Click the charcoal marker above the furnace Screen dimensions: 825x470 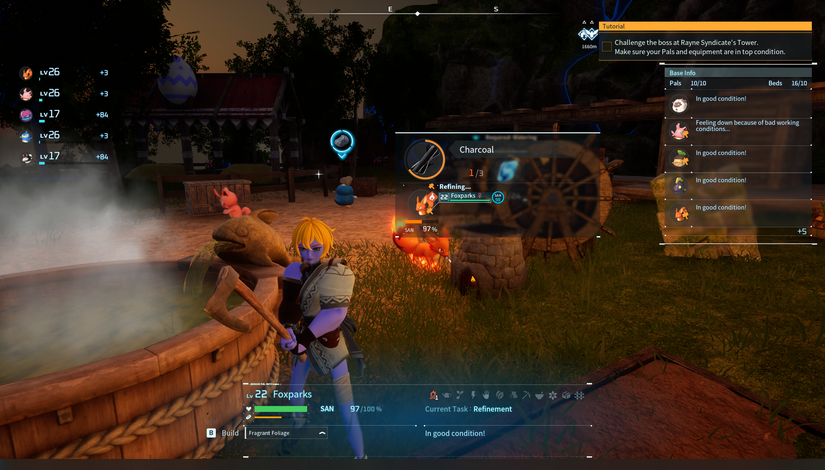pos(341,143)
